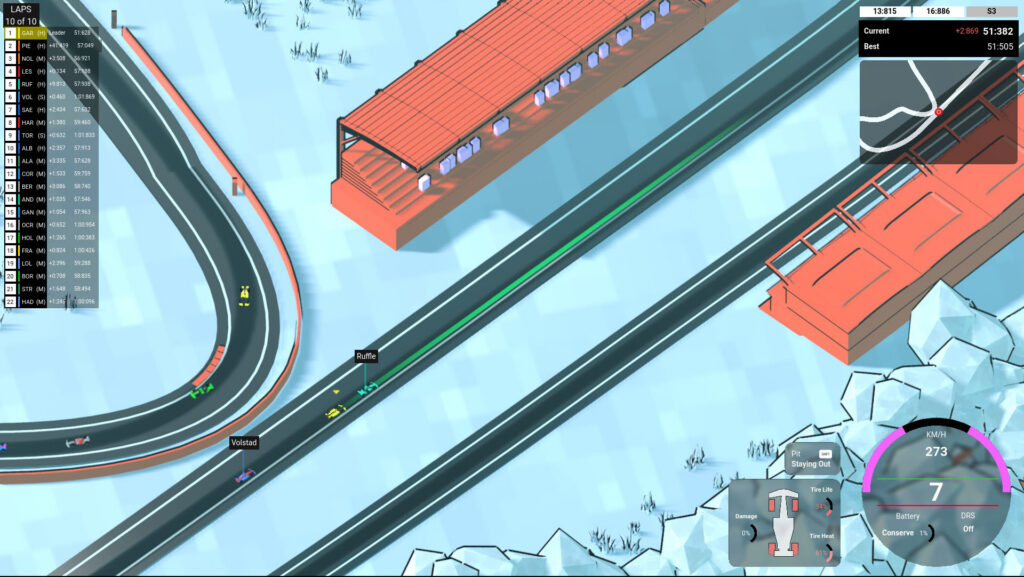1024x577 pixels.
Task: Click the track minimap
Action: tap(938, 111)
